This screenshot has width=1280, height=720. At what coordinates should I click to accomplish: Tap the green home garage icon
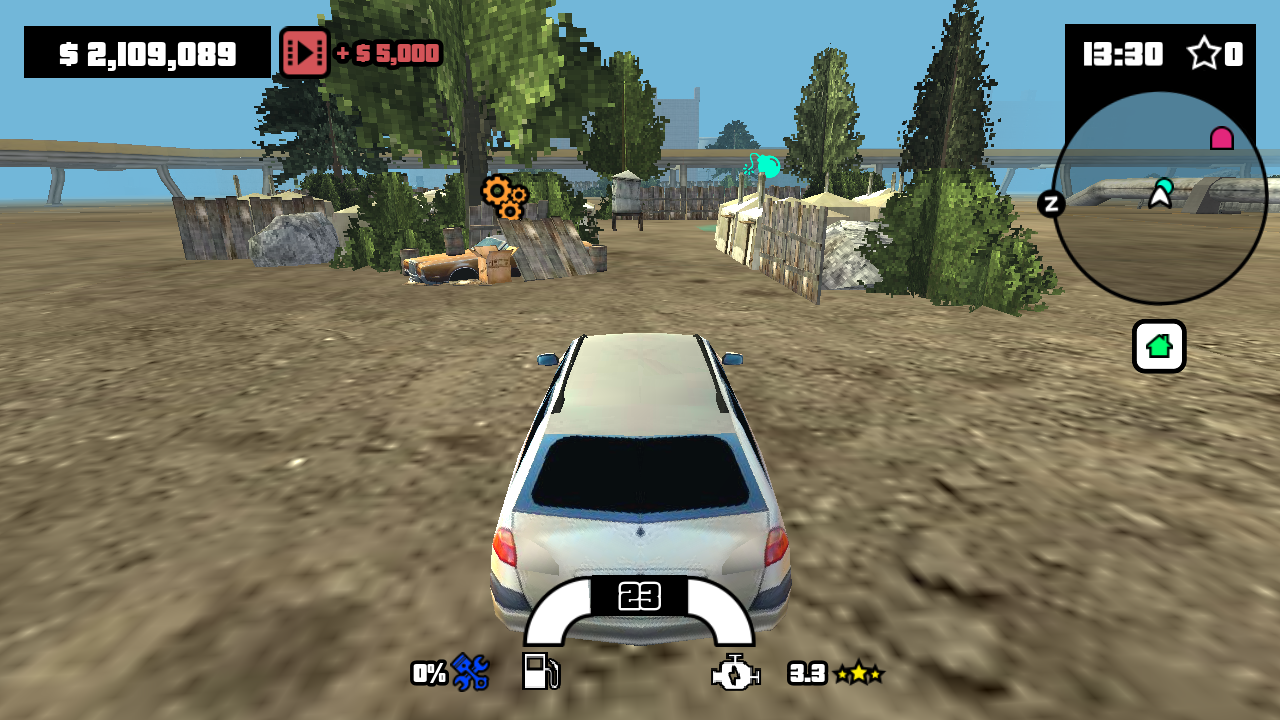point(1158,346)
